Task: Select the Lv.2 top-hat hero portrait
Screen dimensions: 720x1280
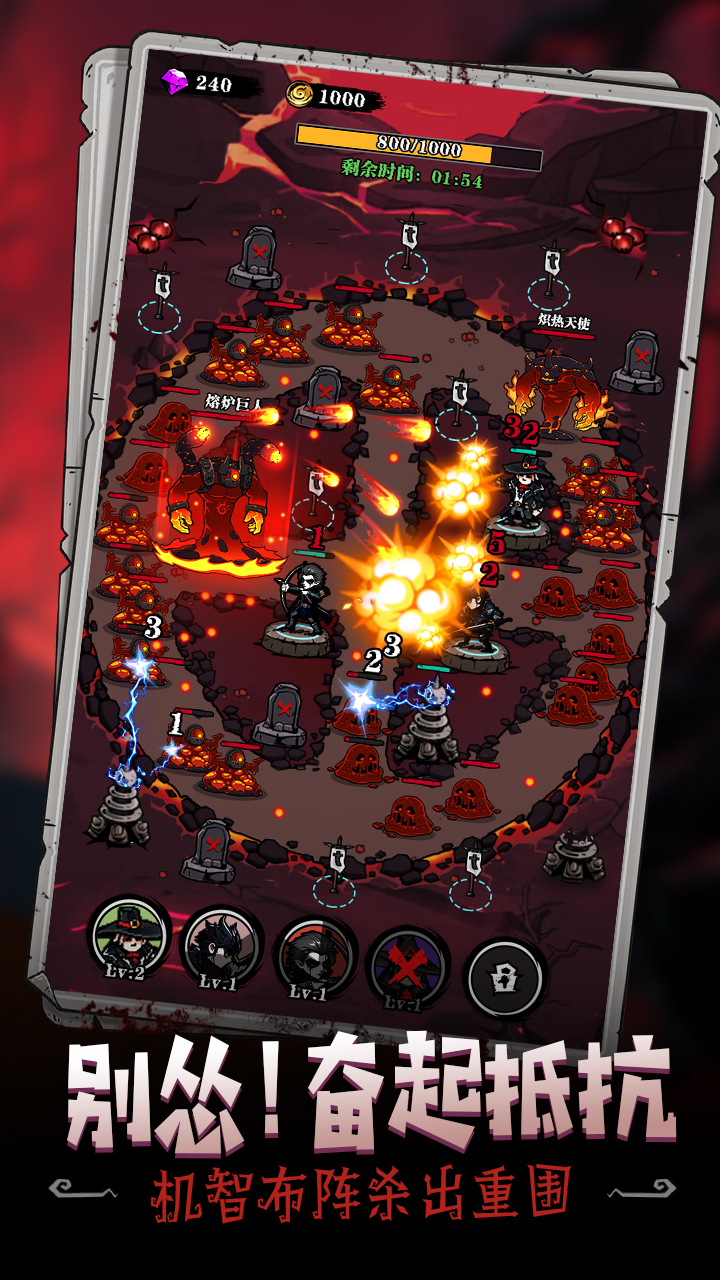Action: coord(130,938)
